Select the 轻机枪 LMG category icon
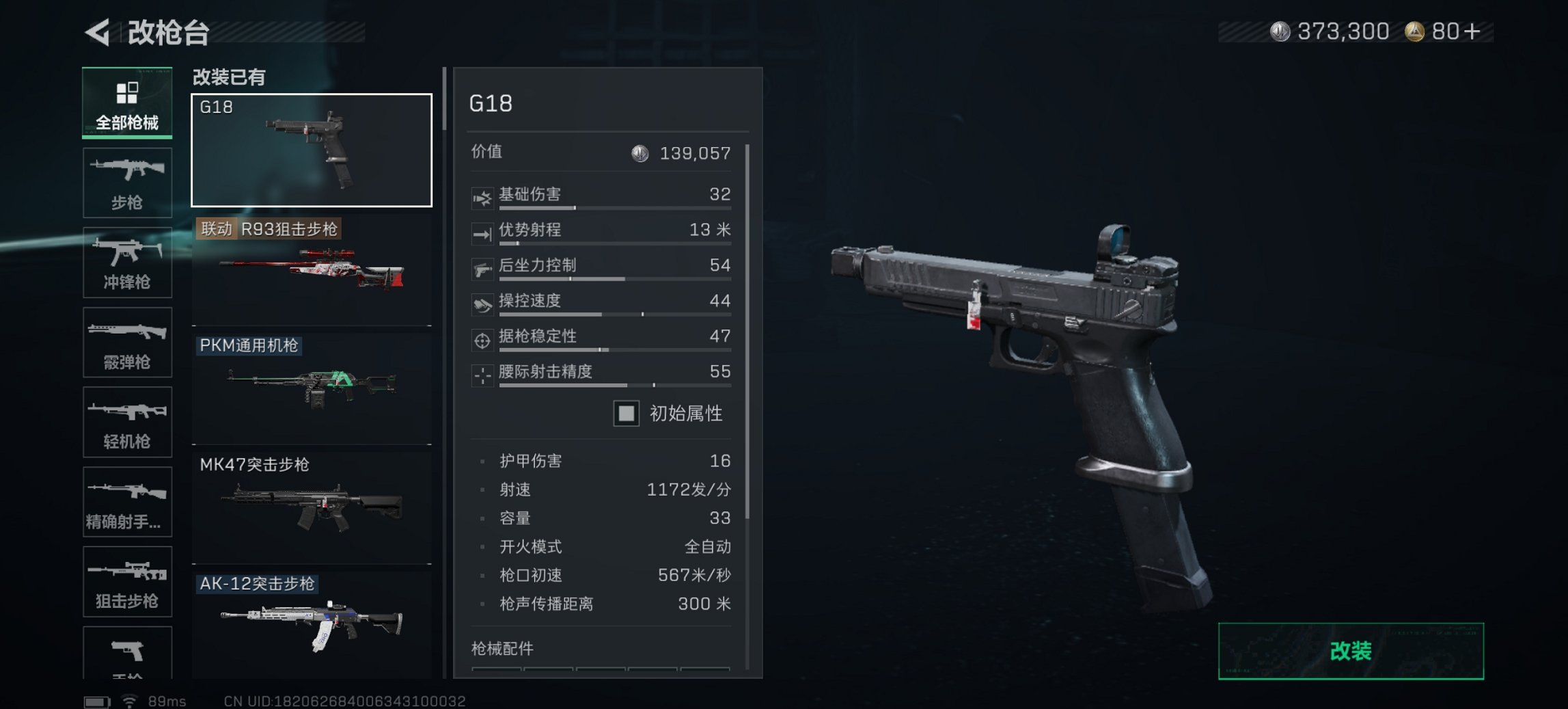Viewport: 1568px width, 709px height. (x=127, y=422)
